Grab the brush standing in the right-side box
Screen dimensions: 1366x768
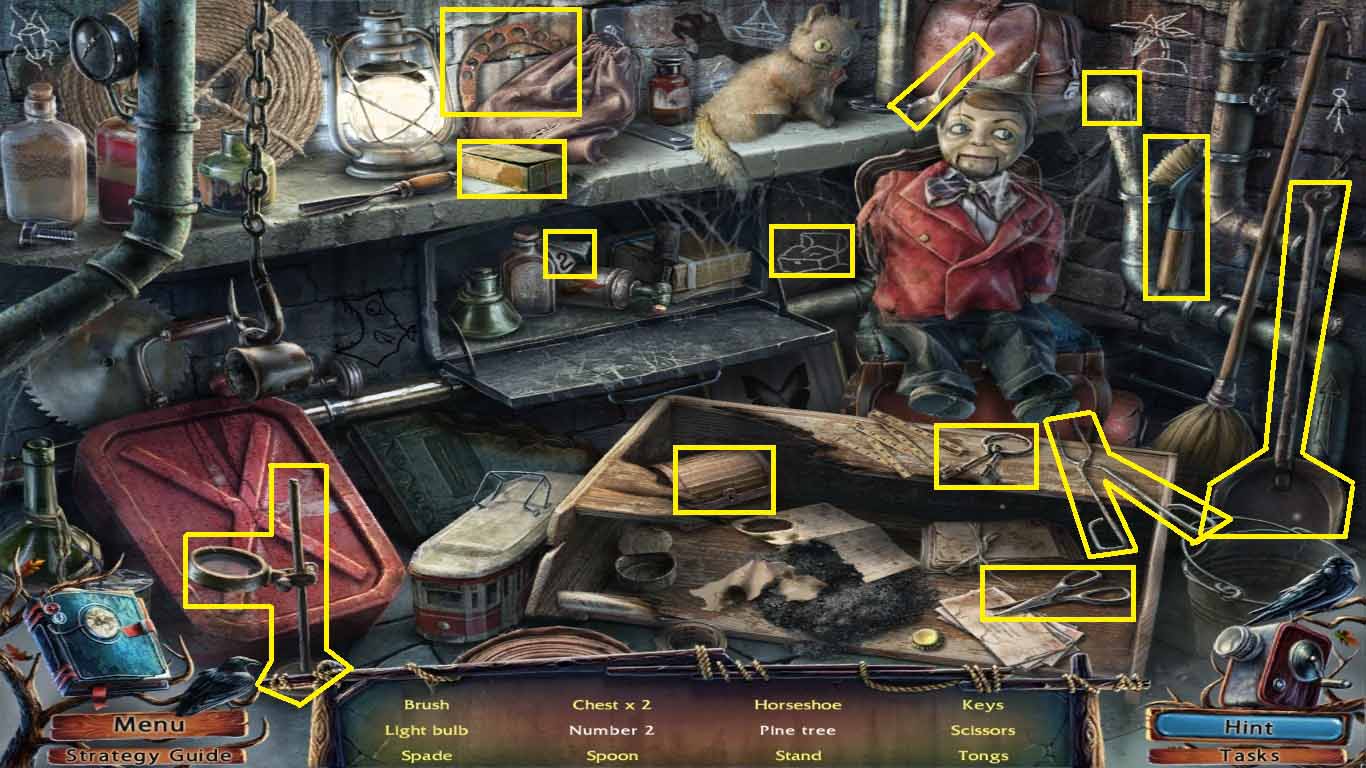[x=1175, y=215]
